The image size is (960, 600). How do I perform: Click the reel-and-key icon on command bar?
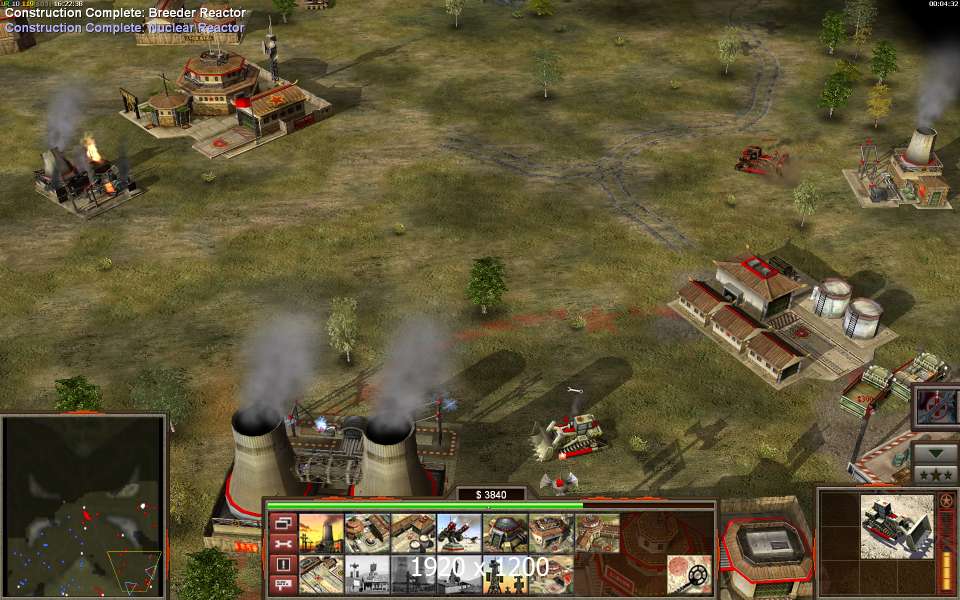[x=689, y=574]
